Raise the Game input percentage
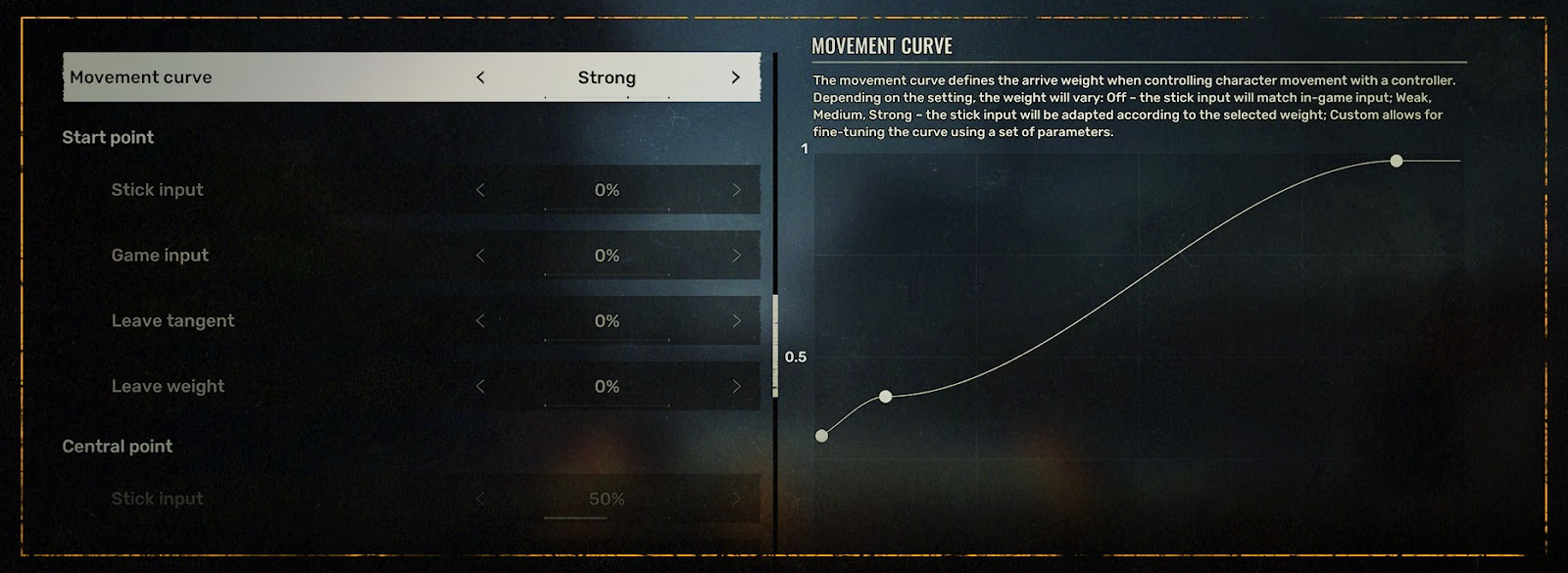The height and width of the screenshot is (573, 1568). 736,256
